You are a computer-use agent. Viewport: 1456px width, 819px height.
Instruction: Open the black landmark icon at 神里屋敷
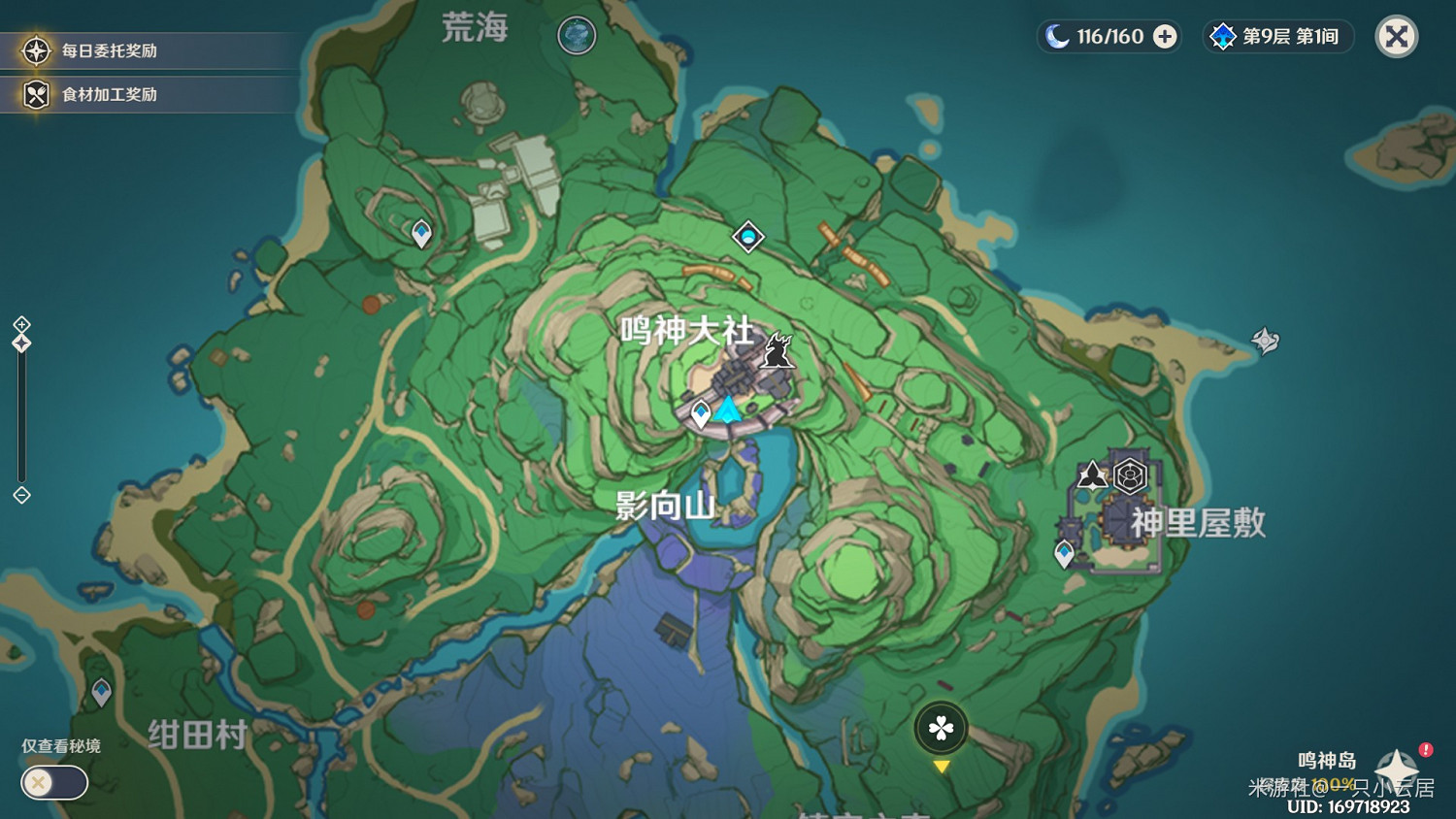[x=1090, y=475]
